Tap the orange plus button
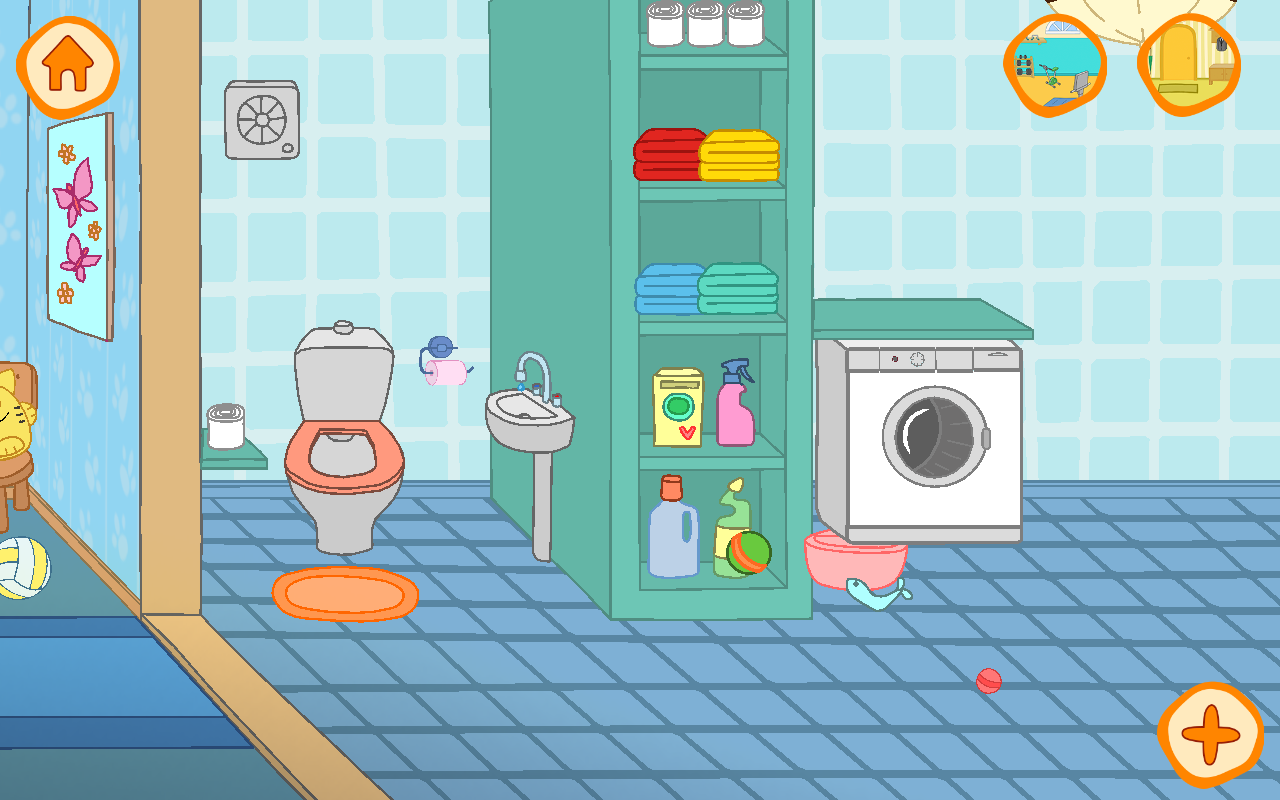 (x=1210, y=735)
